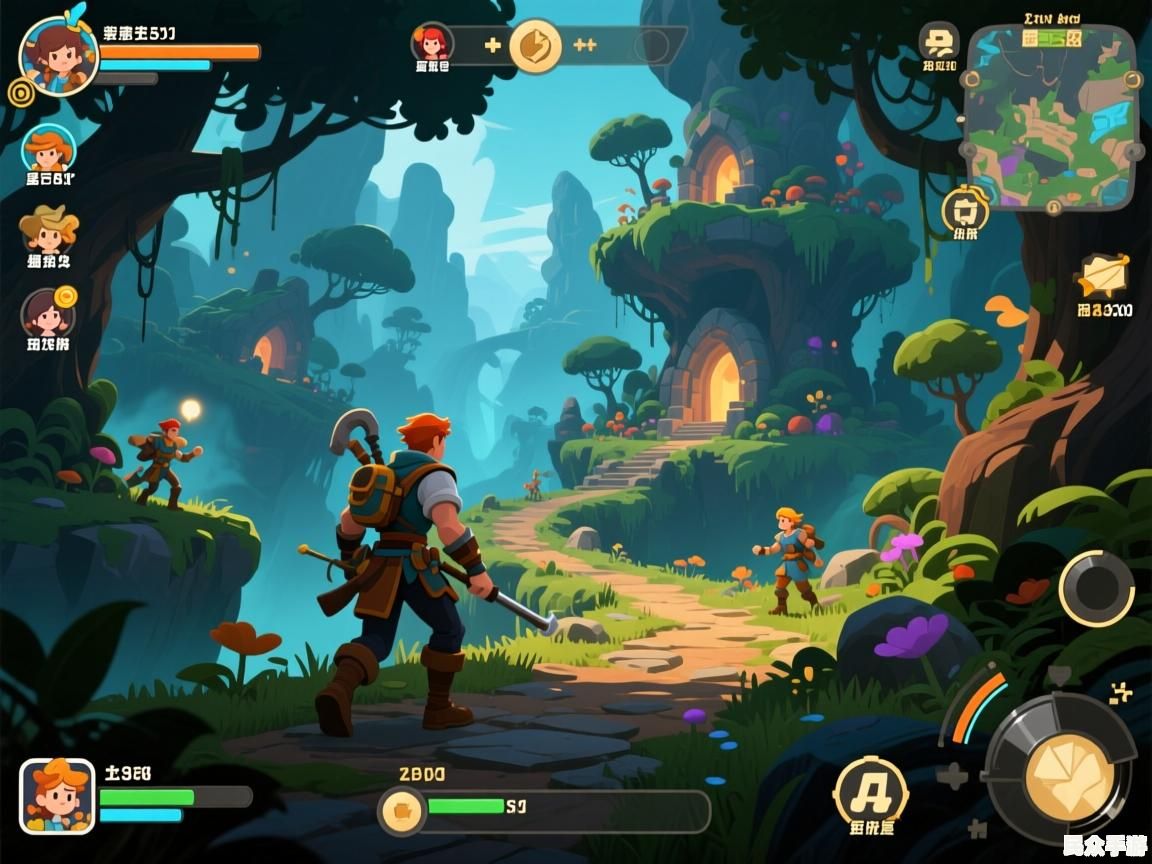
Task: Click the double plus sign in top bar
Action: [585, 45]
